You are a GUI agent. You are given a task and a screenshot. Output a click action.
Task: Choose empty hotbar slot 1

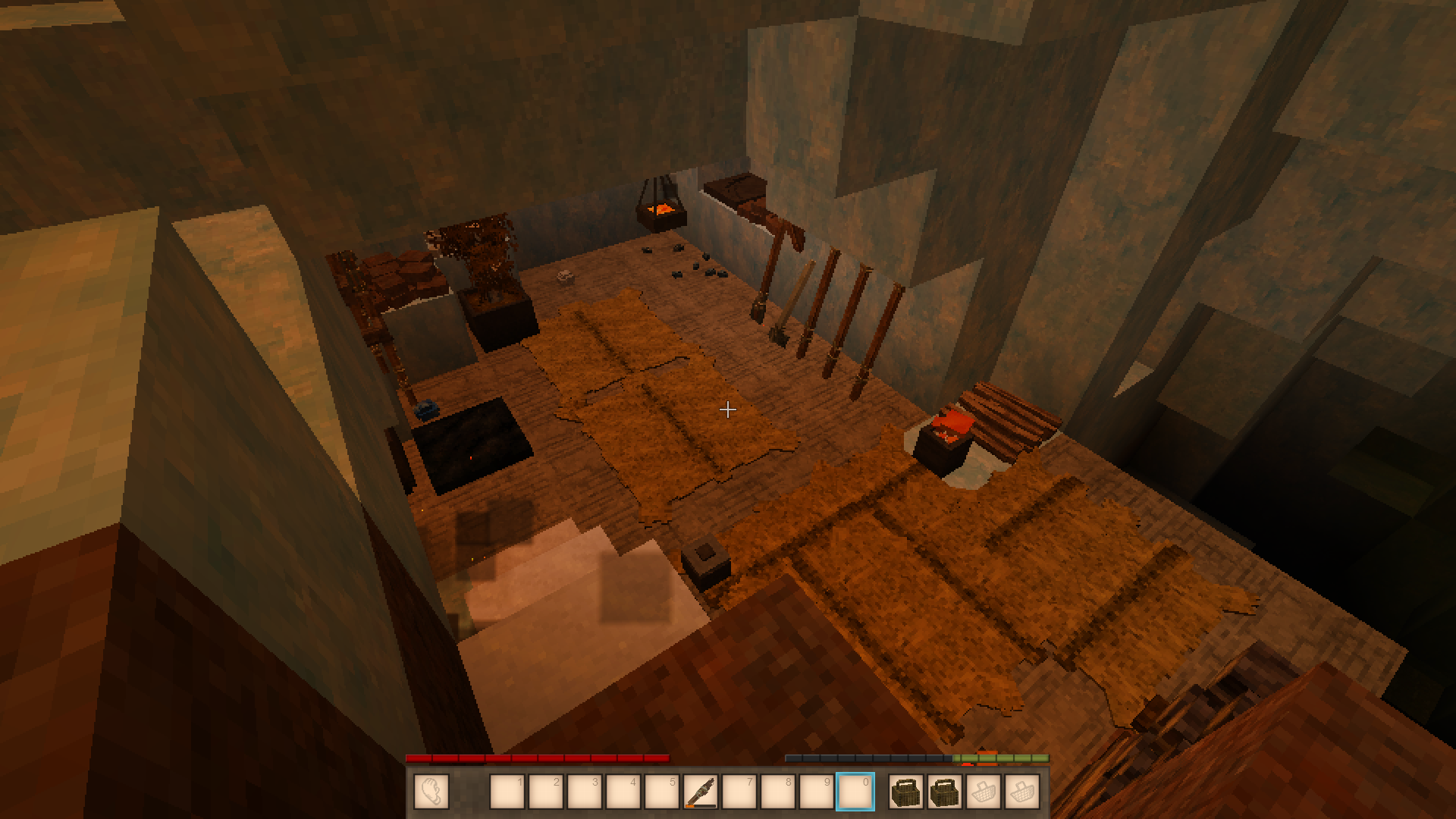508,792
